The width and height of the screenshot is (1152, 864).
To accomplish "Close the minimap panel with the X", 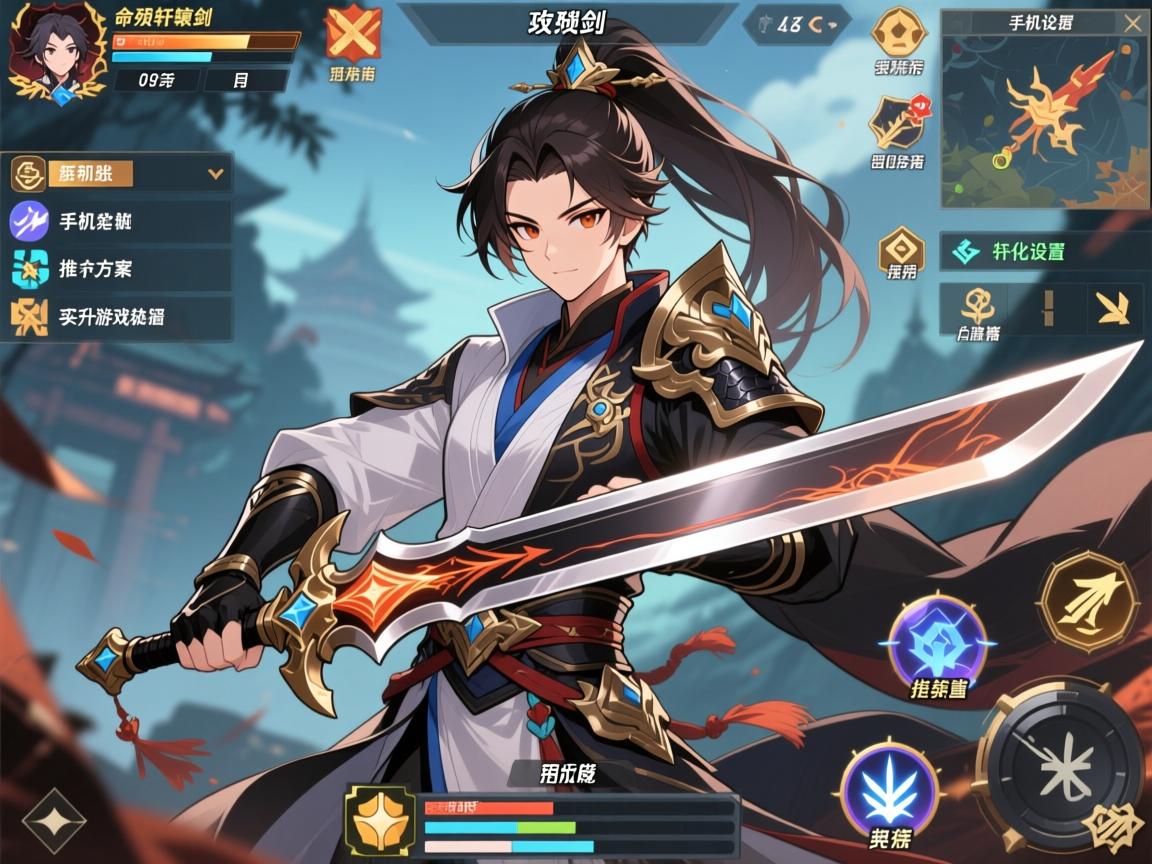I will pyautogui.click(x=1132, y=23).
